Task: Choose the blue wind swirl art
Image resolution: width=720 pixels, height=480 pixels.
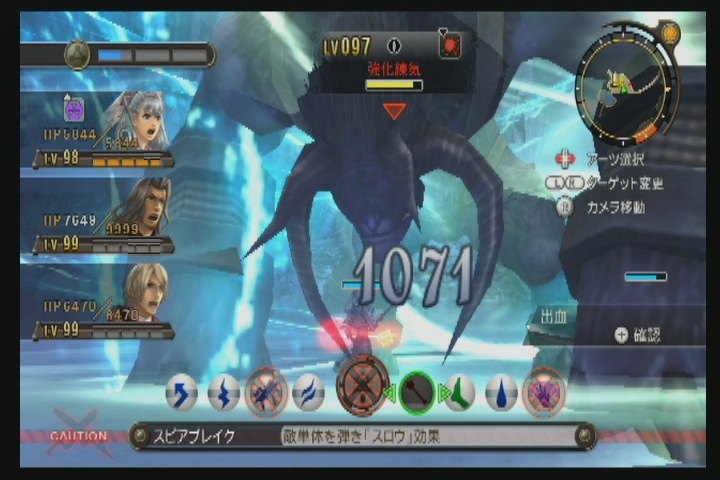Action: click(307, 392)
